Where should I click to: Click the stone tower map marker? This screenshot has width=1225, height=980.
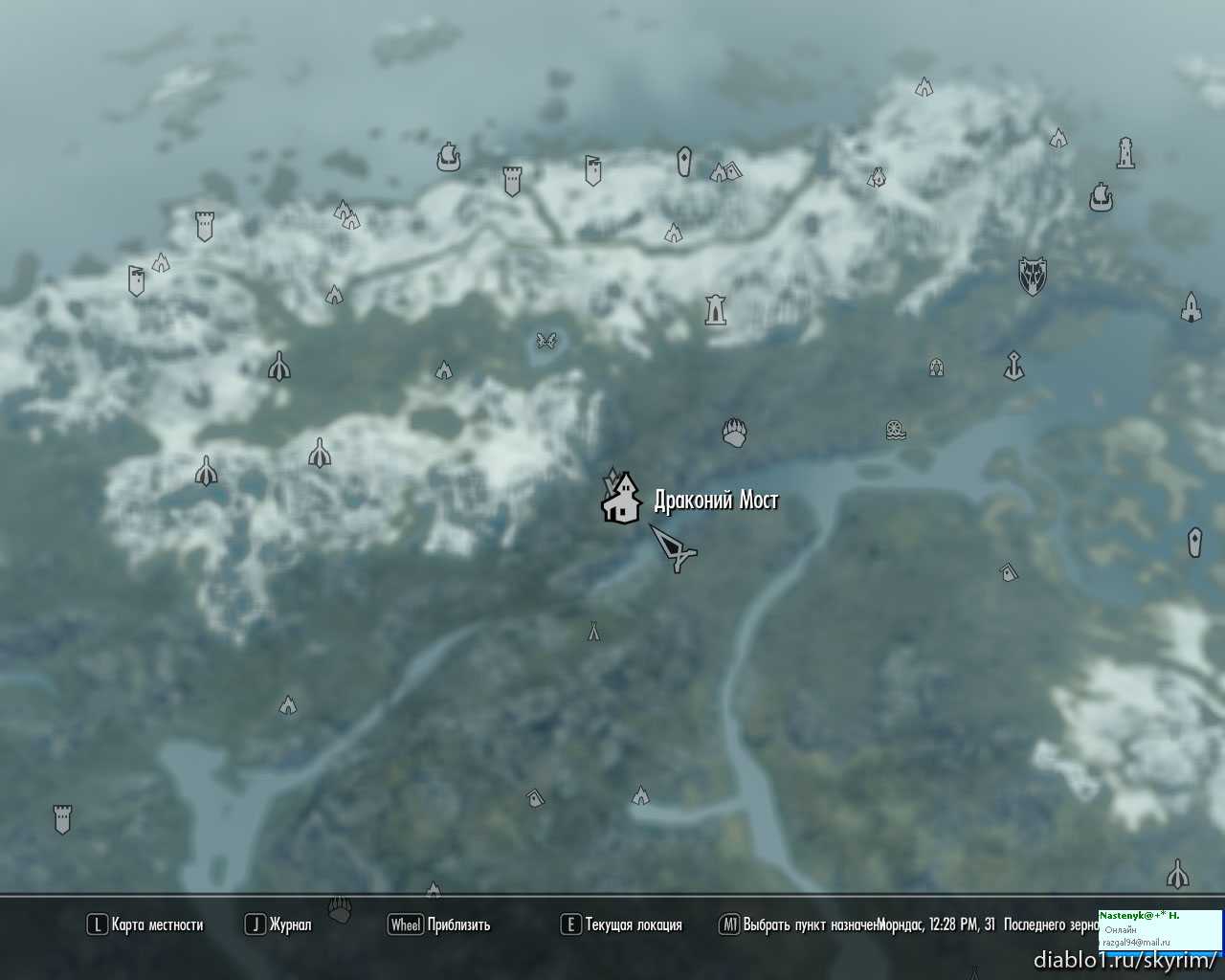(x=715, y=309)
